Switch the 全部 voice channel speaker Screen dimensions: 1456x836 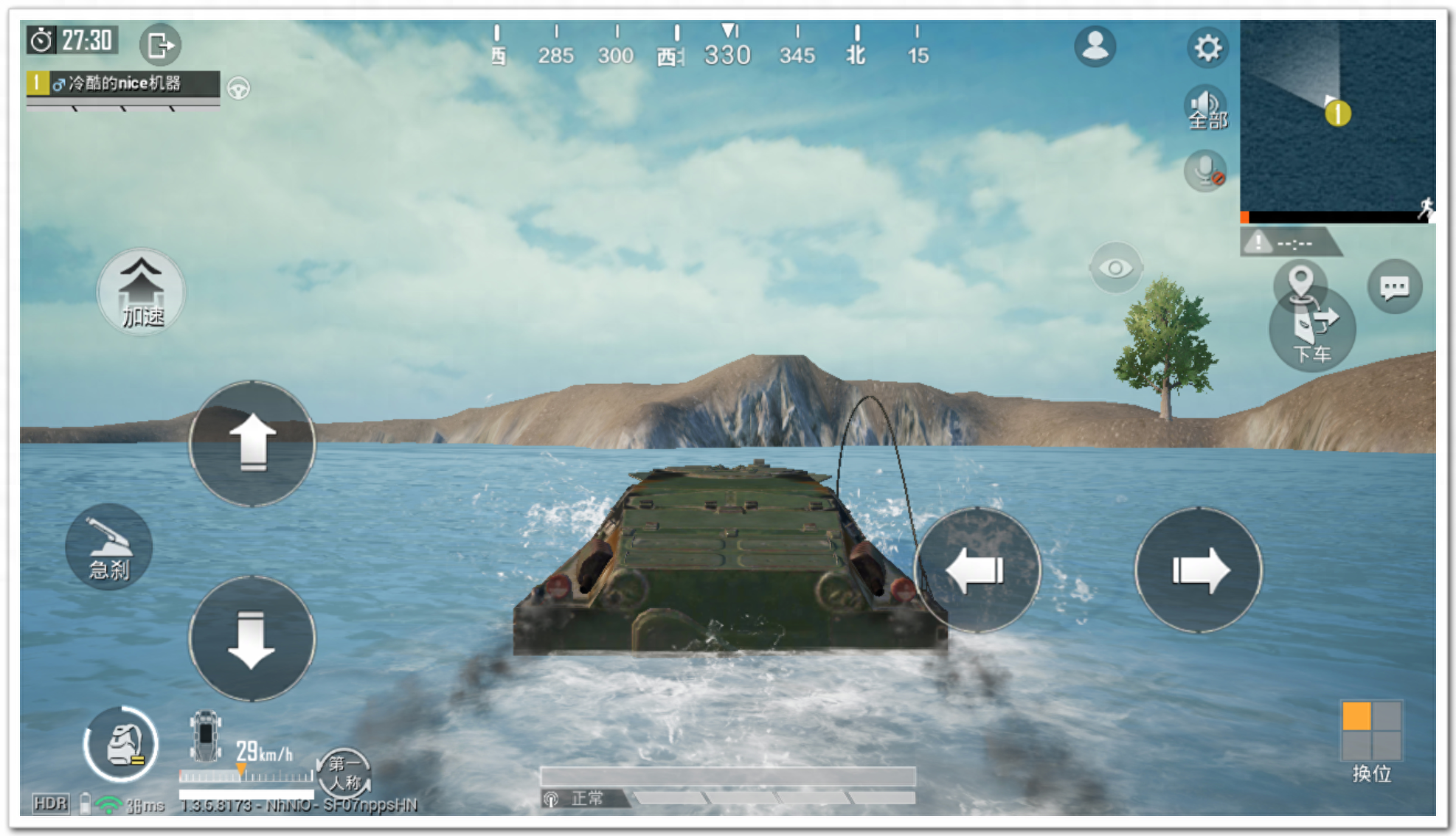1206,109
